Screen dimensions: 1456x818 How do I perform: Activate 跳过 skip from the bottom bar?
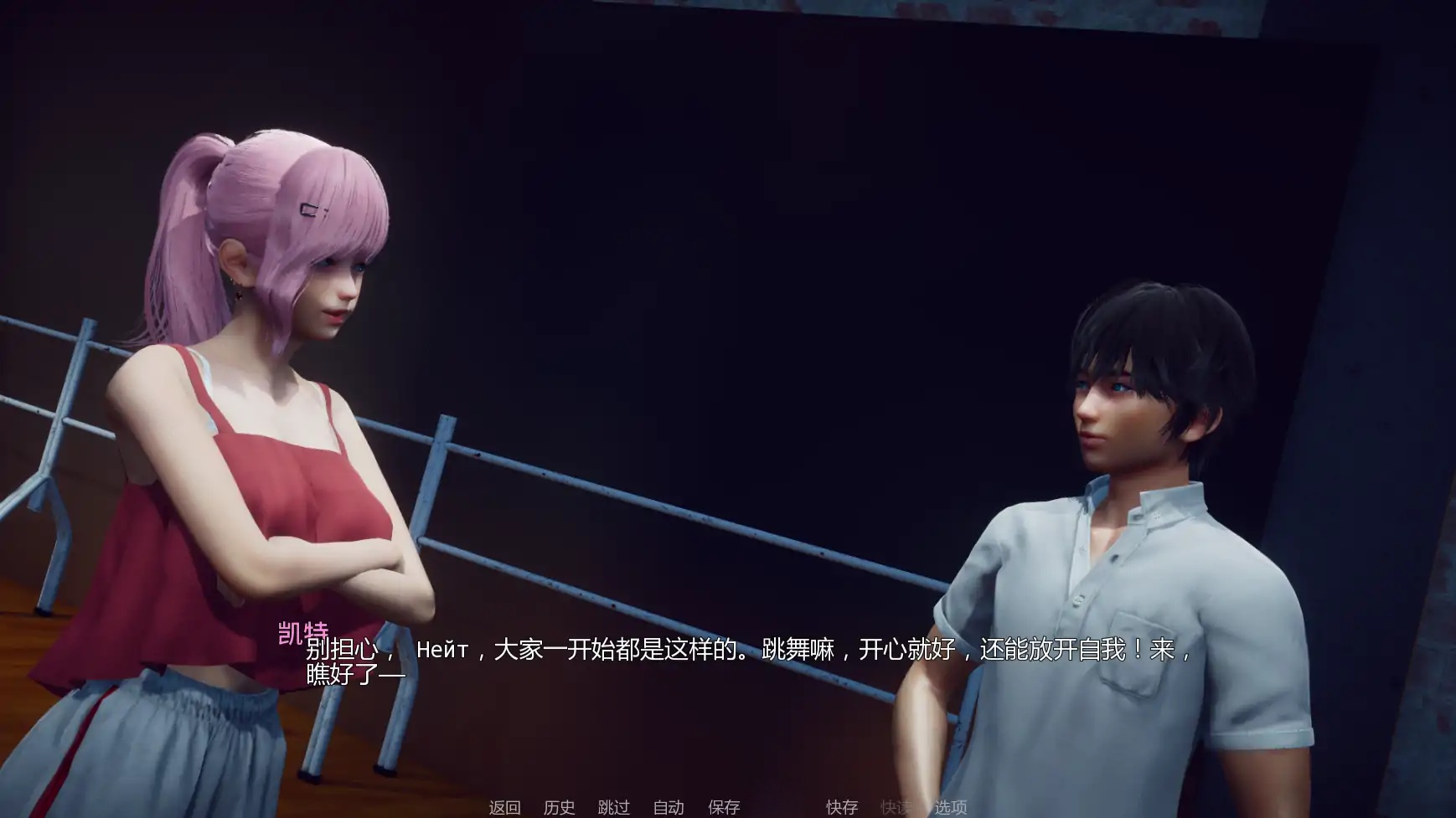click(613, 809)
